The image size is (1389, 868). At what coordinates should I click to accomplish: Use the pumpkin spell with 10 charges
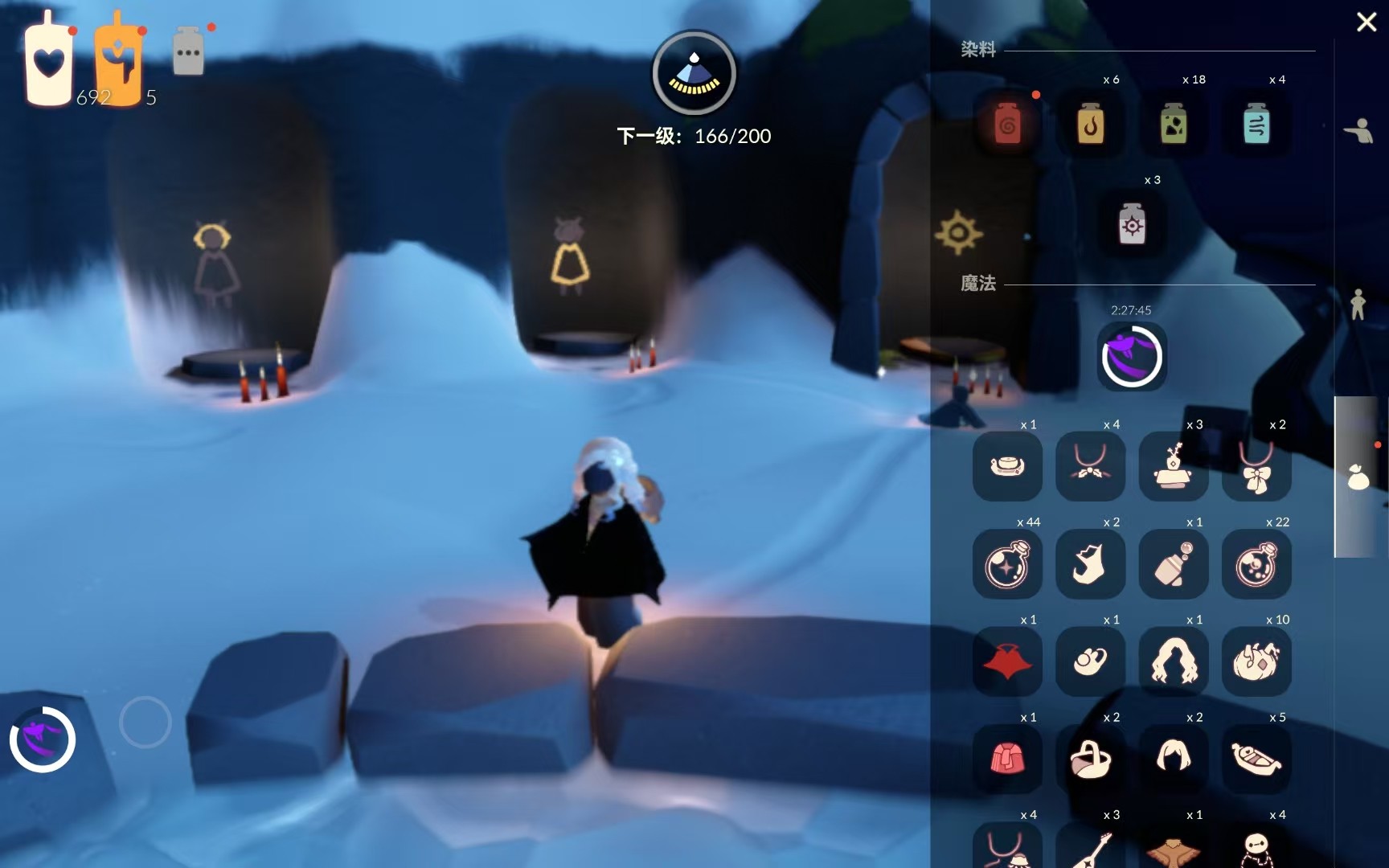click(x=1256, y=662)
